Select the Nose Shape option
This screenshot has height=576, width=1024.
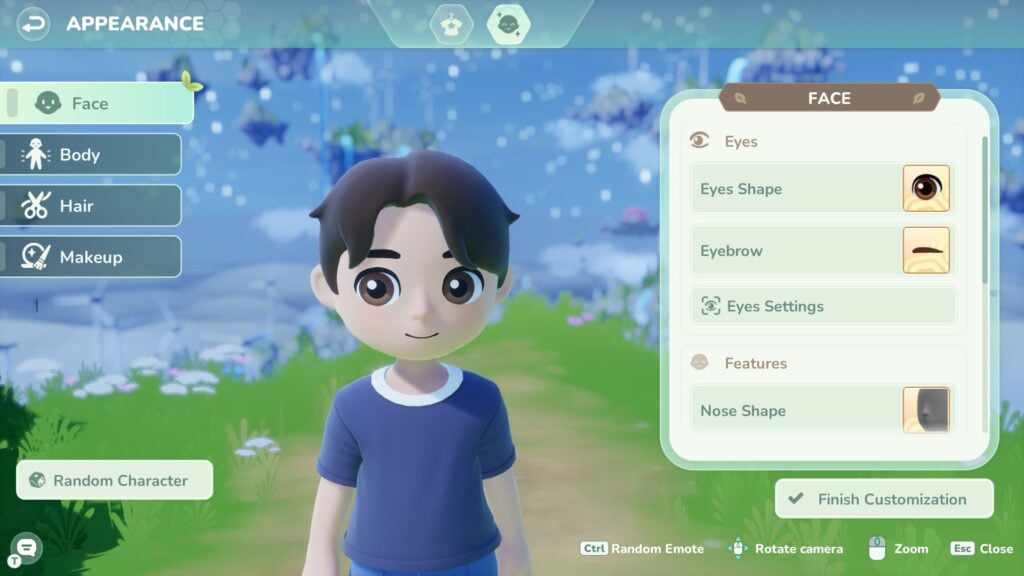pos(822,410)
